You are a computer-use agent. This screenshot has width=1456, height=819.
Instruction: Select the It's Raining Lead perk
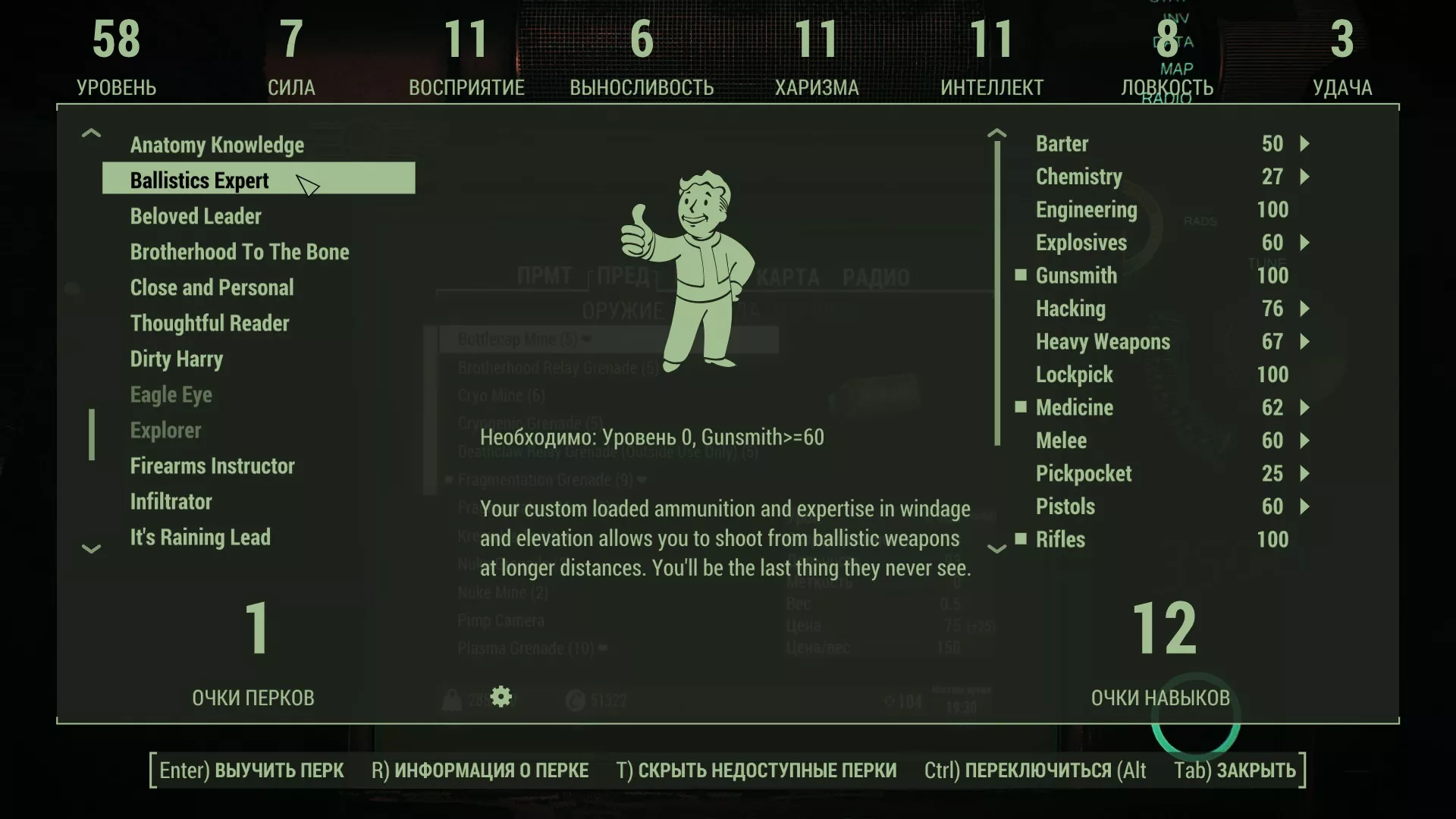pyautogui.click(x=200, y=537)
